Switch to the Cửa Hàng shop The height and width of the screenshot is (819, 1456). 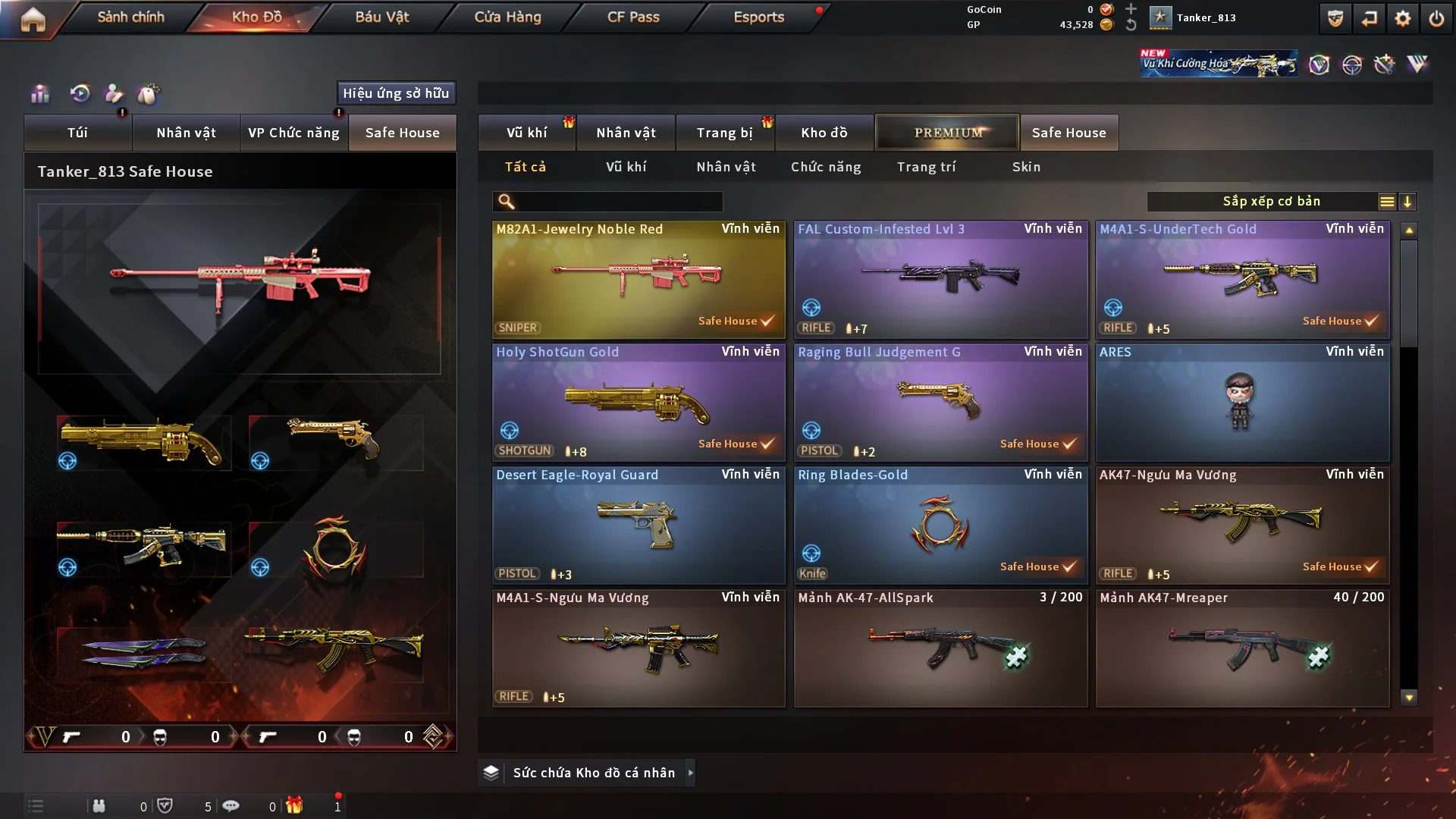tap(507, 17)
